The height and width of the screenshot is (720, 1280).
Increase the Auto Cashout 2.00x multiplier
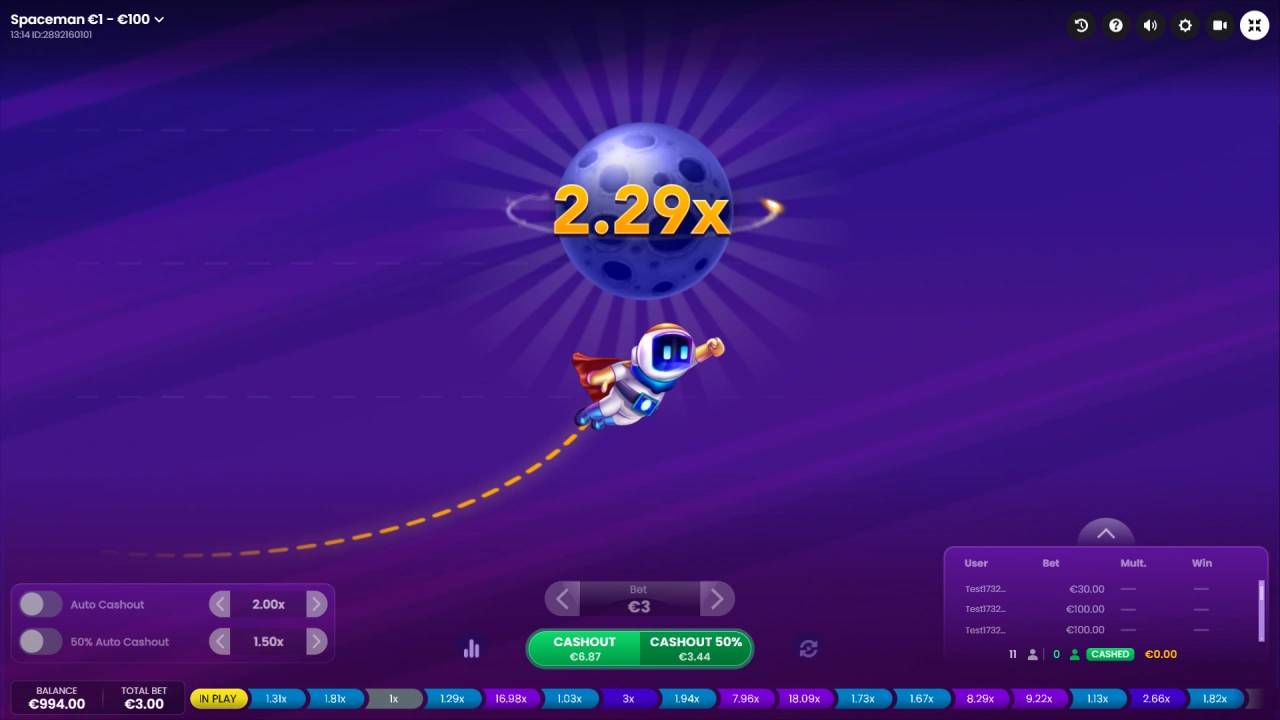pyautogui.click(x=316, y=604)
